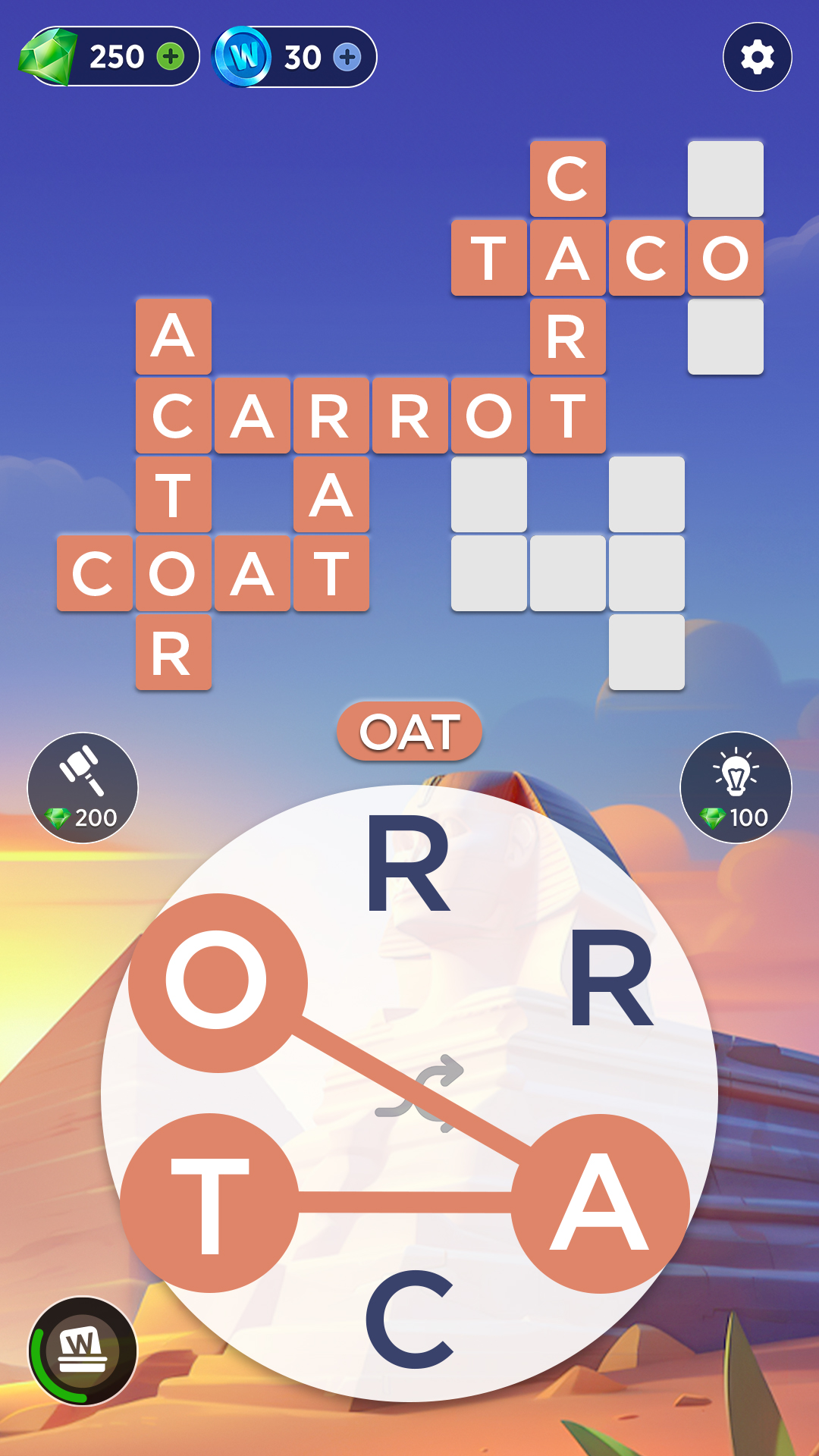Viewport: 819px width, 1456px height.
Task: Select the letter T on the wheel
Action: click(x=210, y=1203)
